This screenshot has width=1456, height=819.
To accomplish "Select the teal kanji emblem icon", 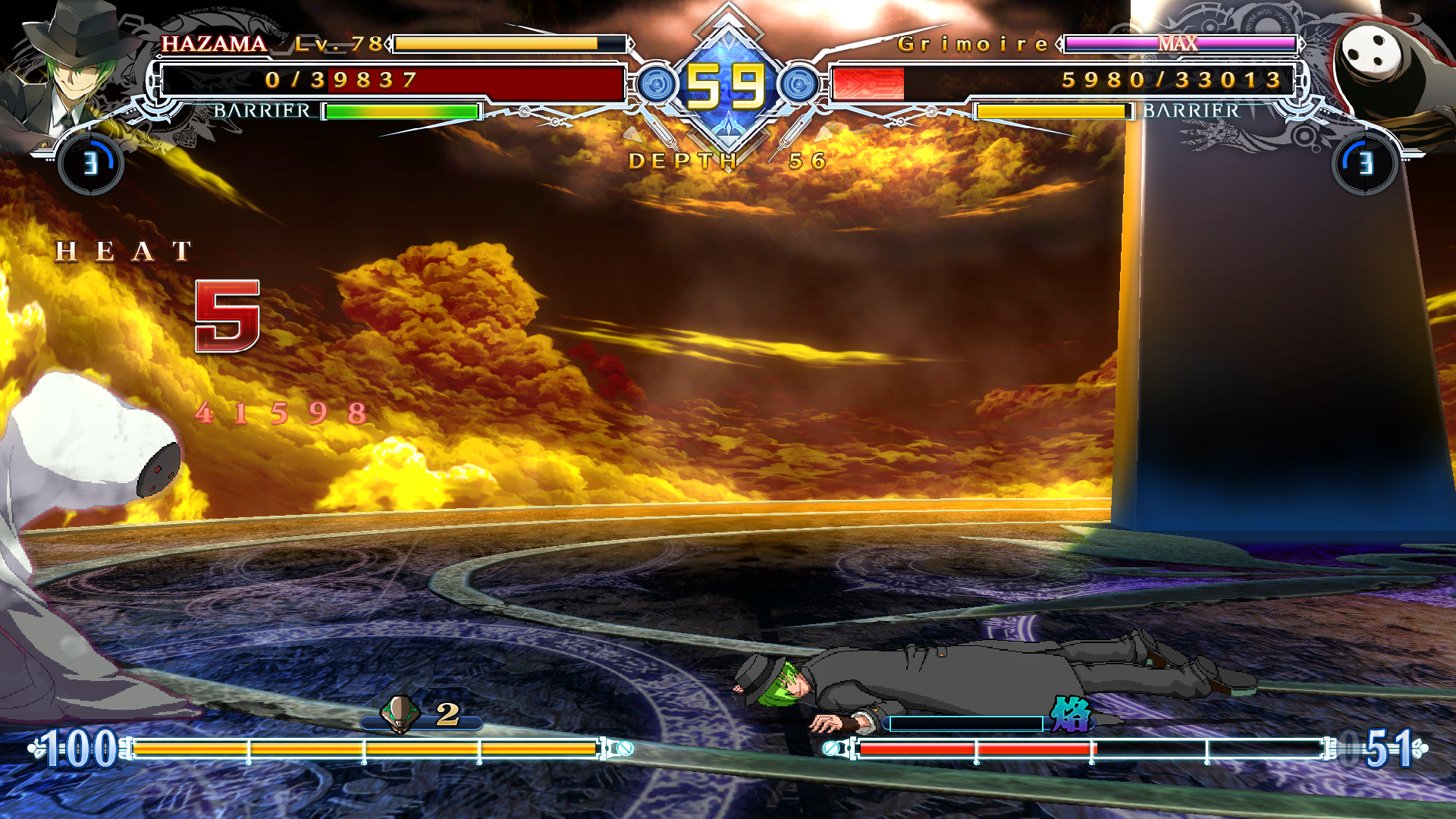I will click(1070, 714).
